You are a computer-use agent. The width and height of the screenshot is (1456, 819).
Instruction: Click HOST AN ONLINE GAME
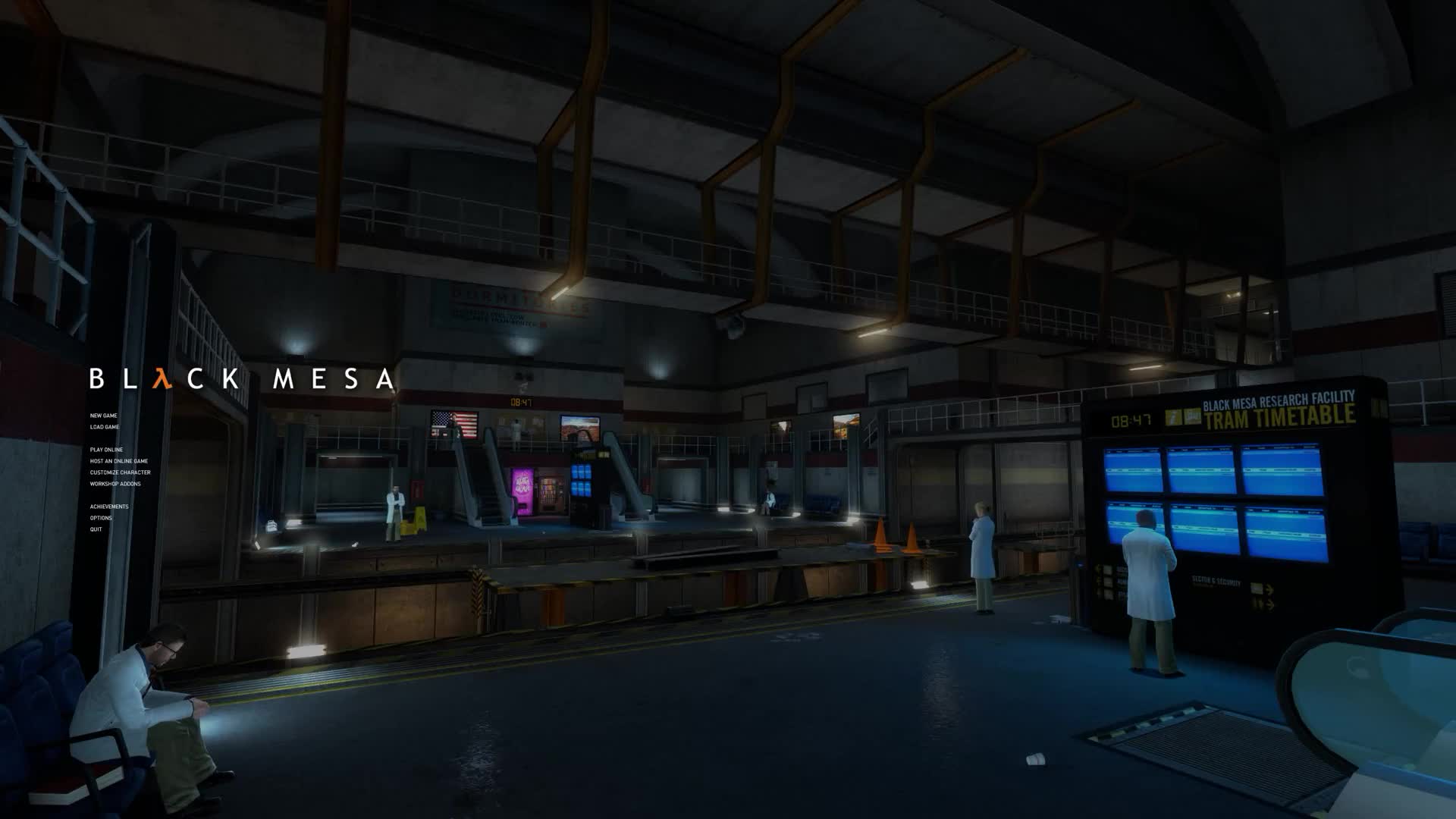[119, 461]
